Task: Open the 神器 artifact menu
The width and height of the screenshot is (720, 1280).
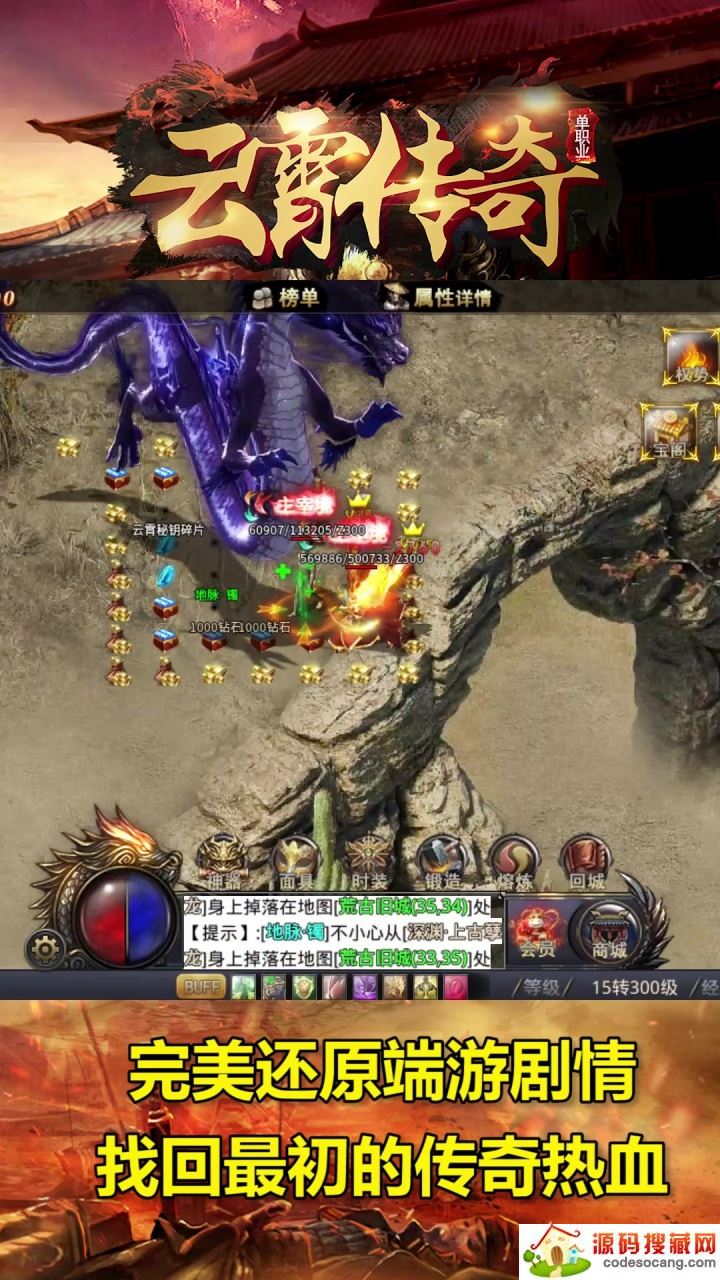Action: tap(220, 862)
